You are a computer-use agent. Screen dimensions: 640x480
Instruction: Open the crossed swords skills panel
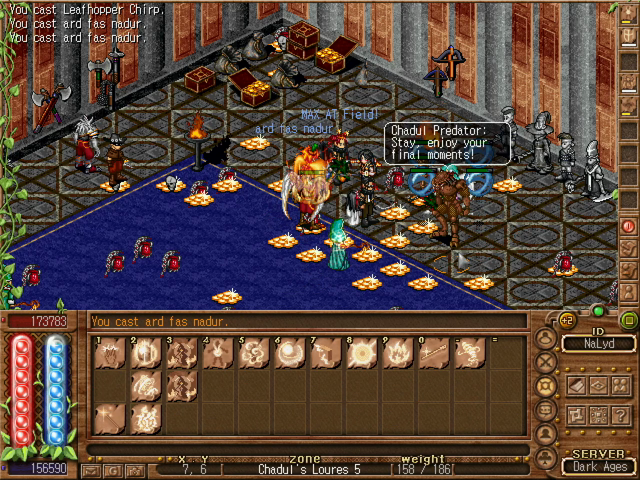(547, 363)
